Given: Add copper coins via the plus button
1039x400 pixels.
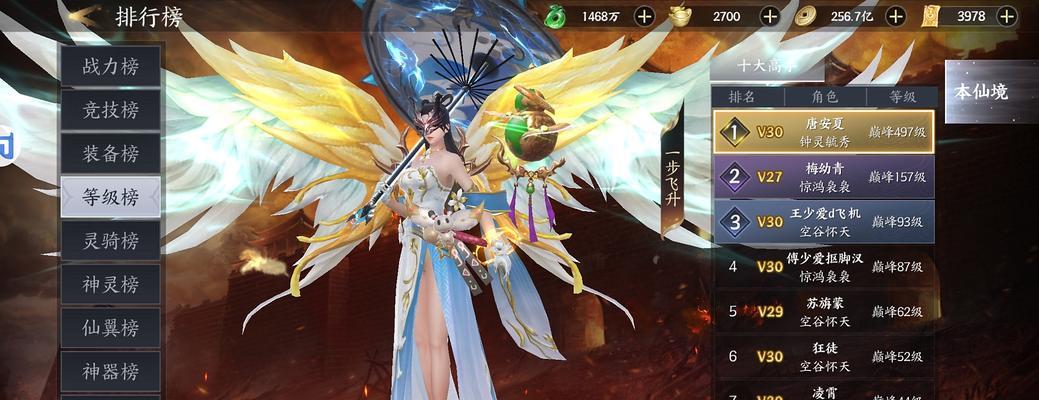Looking at the screenshot, I should 896,16.
